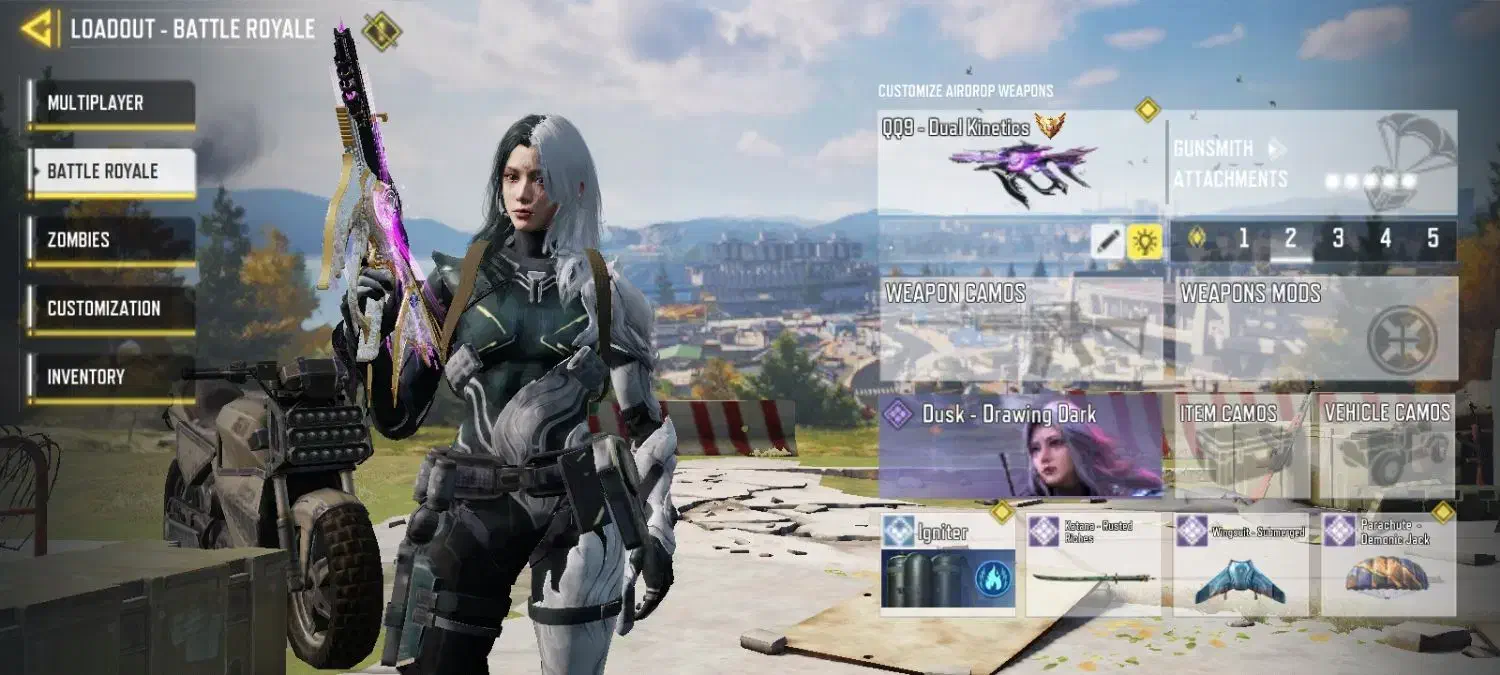Switch to airdrop loadout slot 3
This screenshot has width=1500, height=675.
(1338, 239)
